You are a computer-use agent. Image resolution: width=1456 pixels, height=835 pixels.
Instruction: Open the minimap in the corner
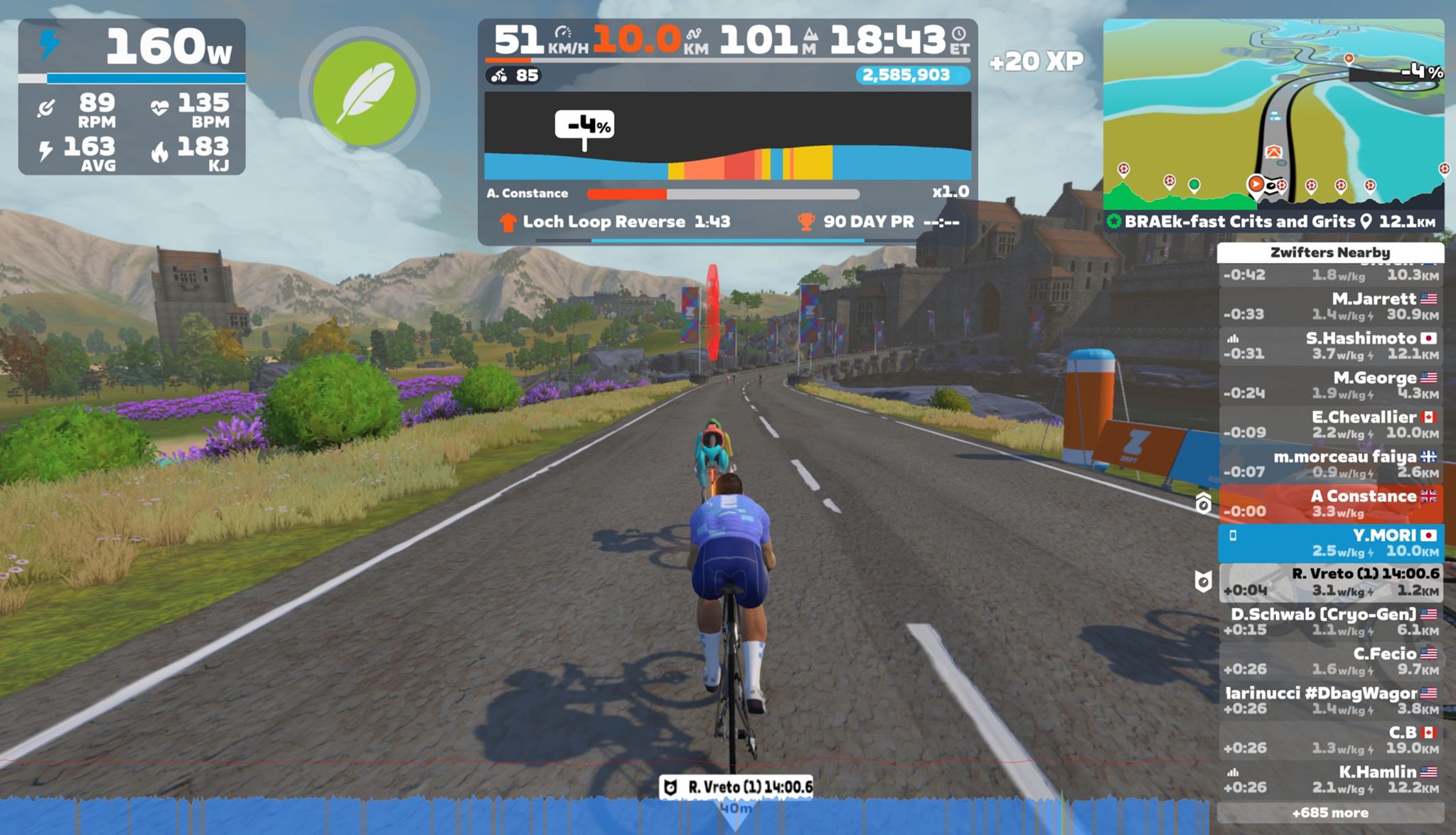1273,114
